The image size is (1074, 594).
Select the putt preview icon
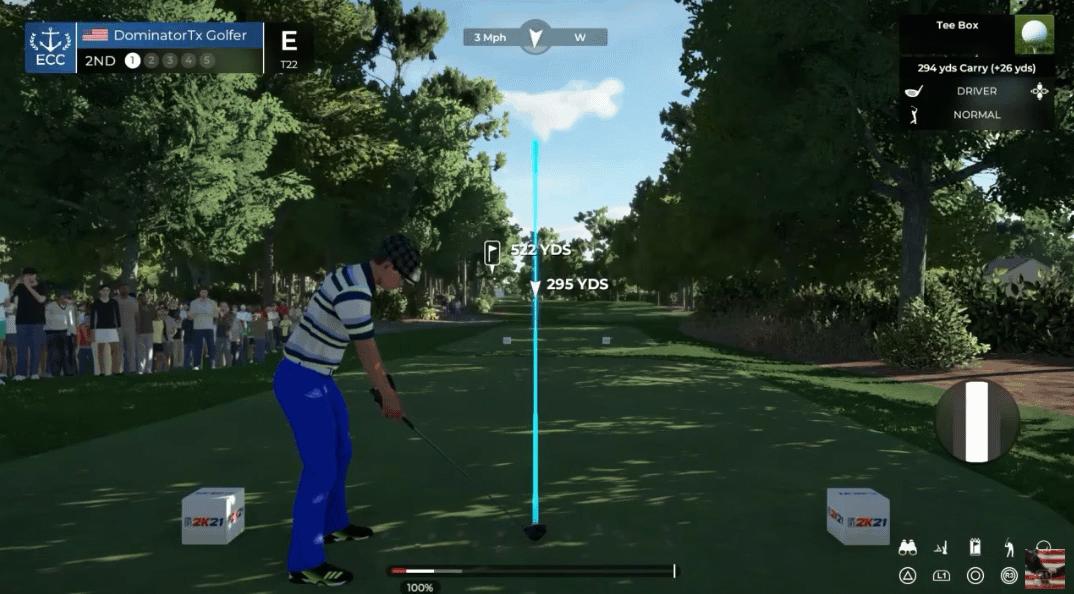pyautogui.click(x=941, y=548)
